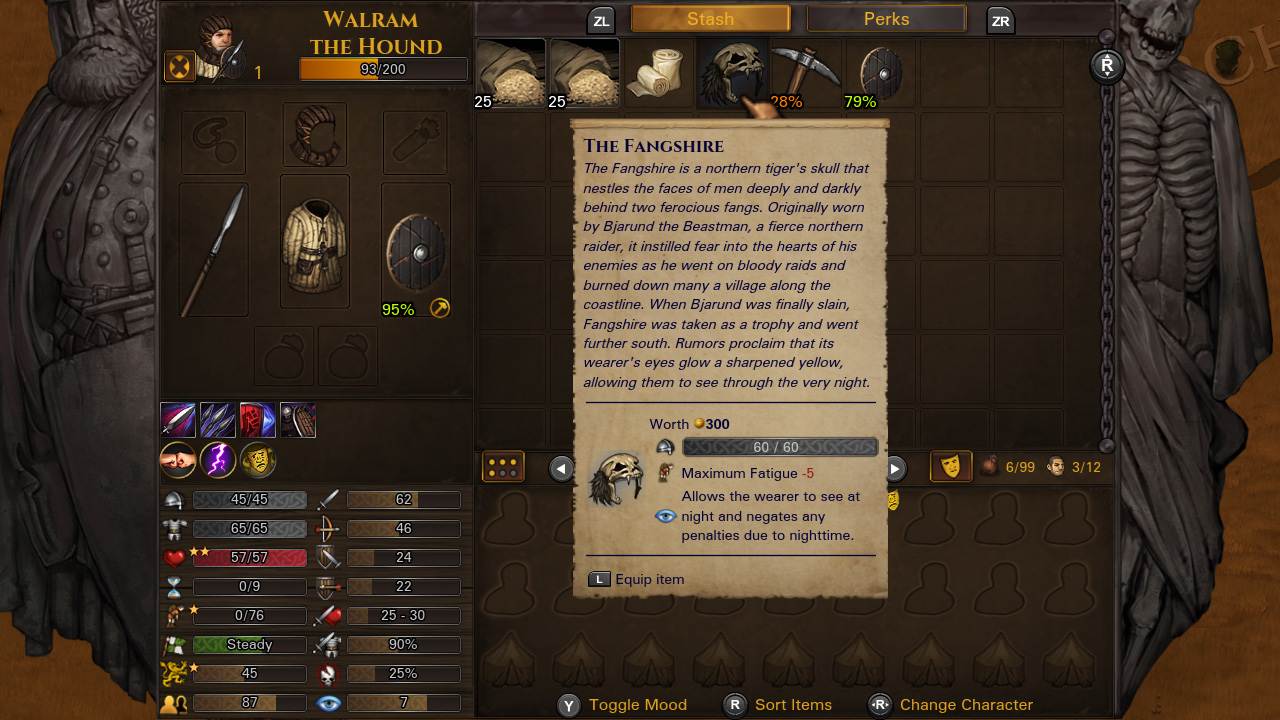Open the Perks tab
Image resolution: width=1280 pixels, height=720 pixels.
886,18
